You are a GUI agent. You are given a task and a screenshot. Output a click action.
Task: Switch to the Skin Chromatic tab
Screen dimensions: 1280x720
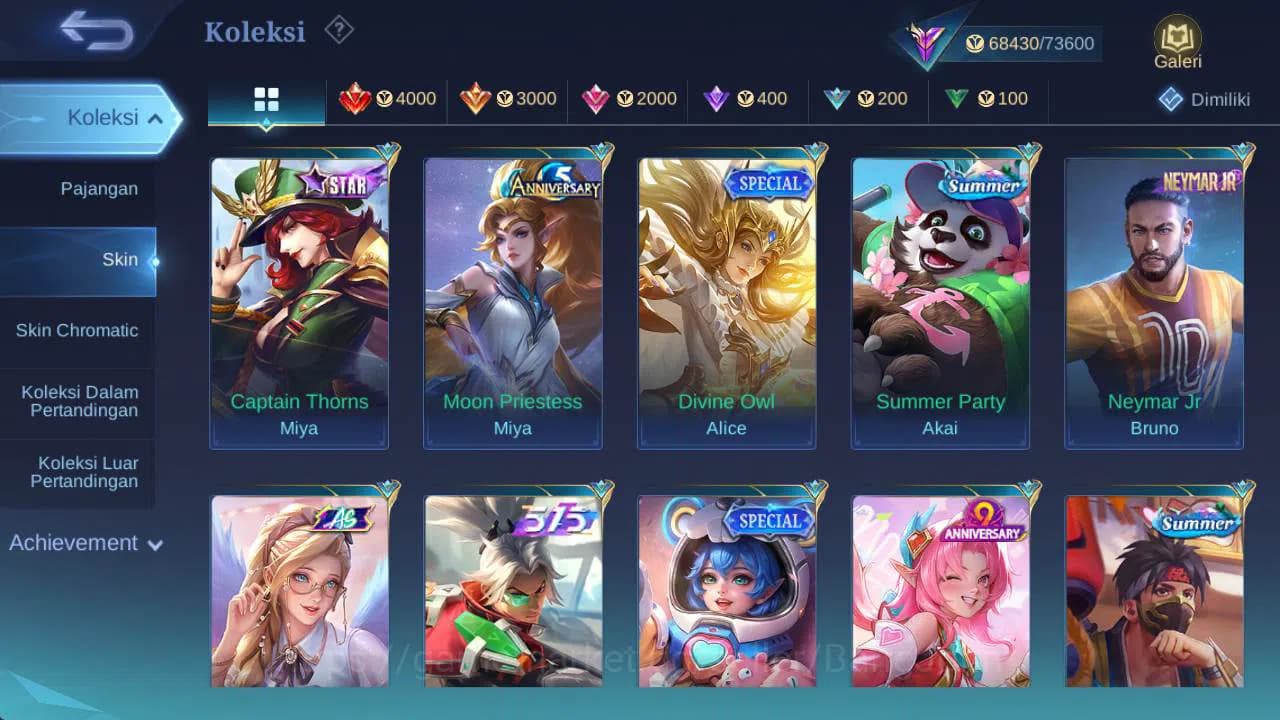coord(79,330)
